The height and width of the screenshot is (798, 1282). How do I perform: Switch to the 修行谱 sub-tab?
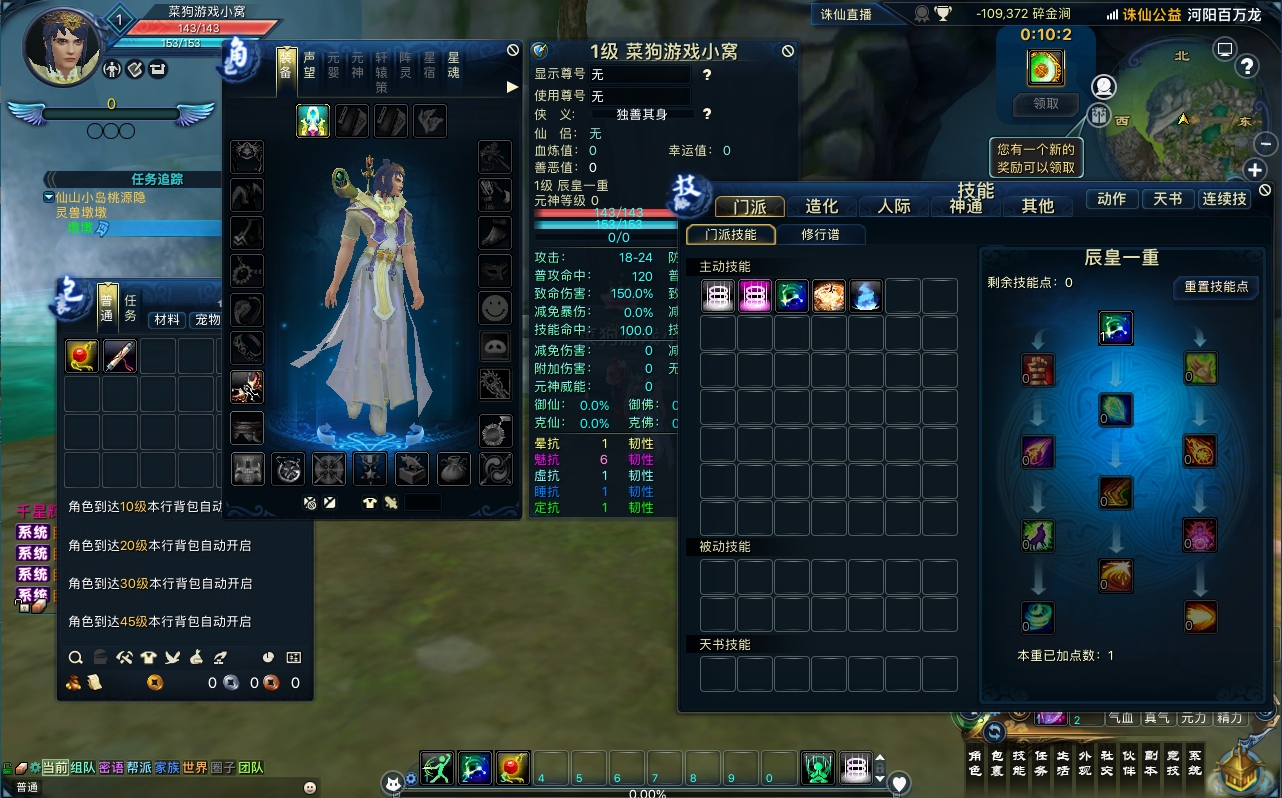820,235
